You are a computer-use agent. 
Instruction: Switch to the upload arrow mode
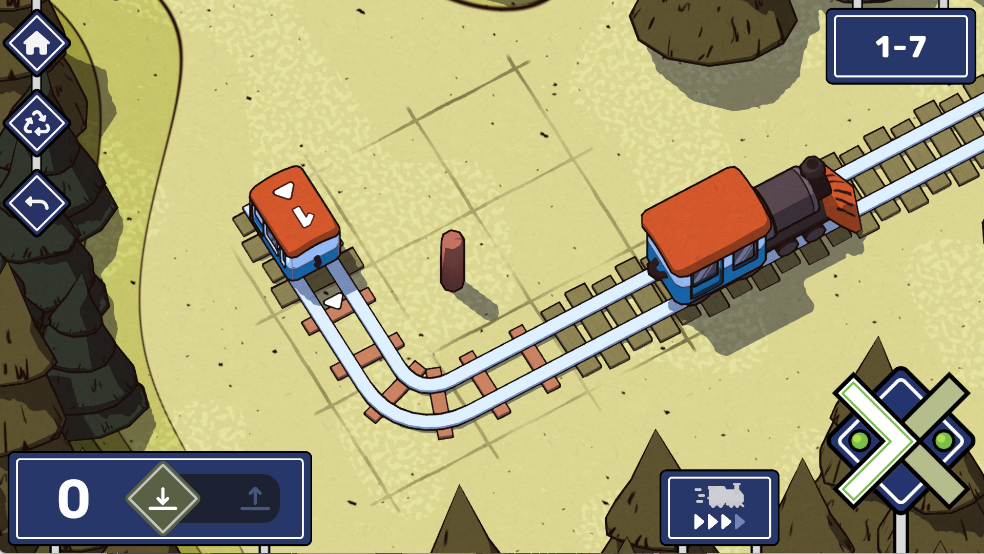pos(254,498)
